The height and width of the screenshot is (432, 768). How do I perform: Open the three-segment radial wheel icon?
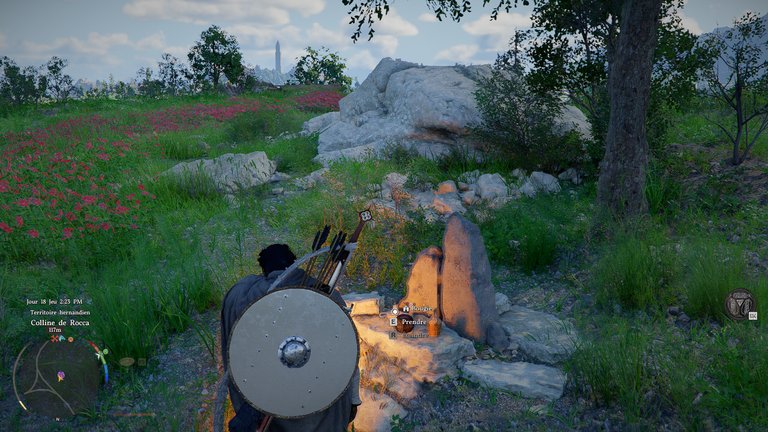(740, 304)
